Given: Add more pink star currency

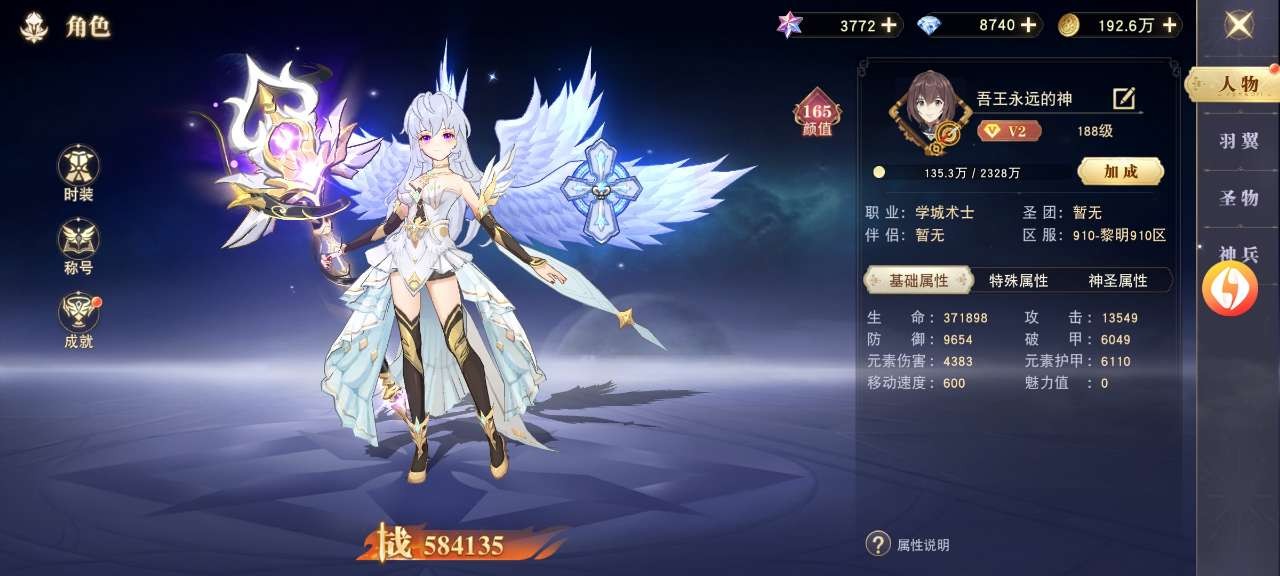Looking at the screenshot, I should (889, 25).
